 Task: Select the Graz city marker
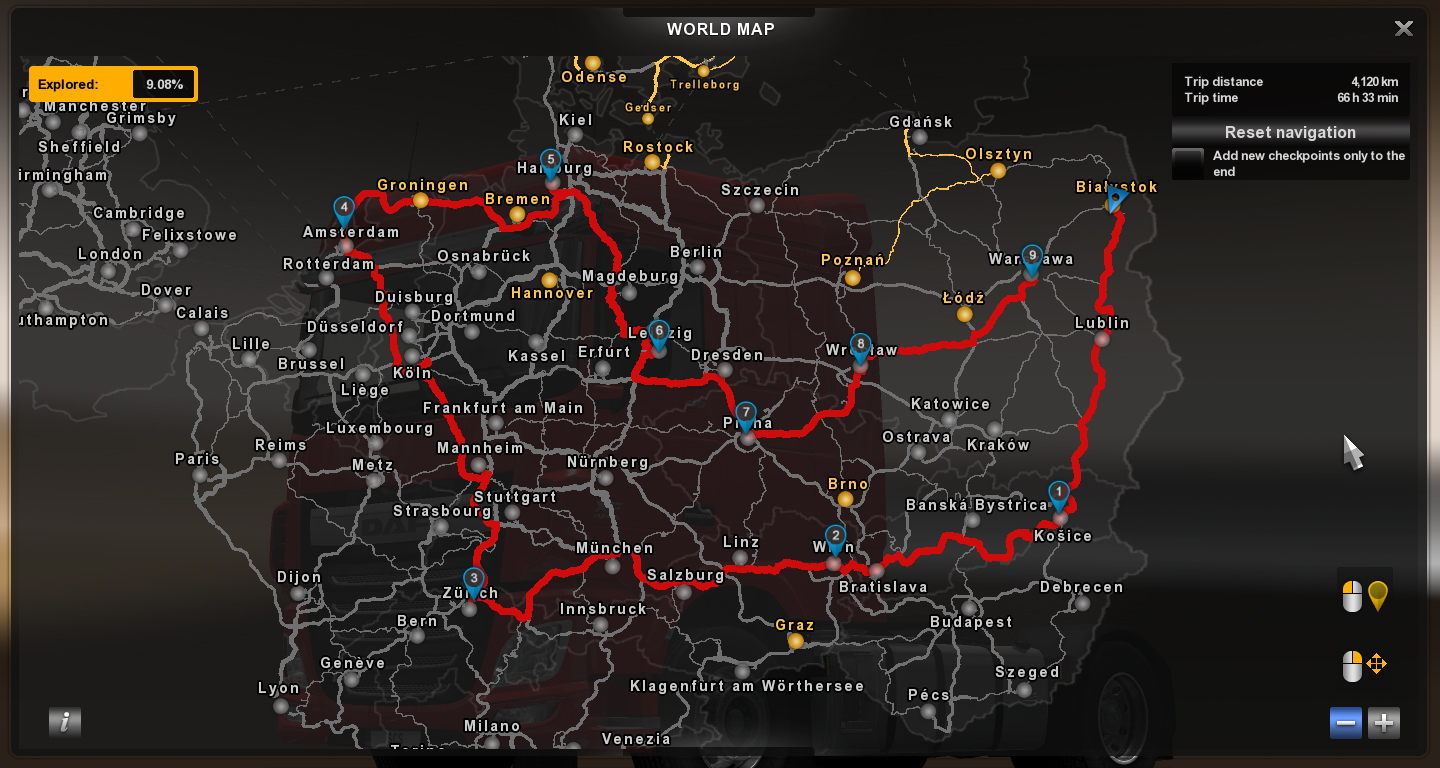[x=795, y=640]
